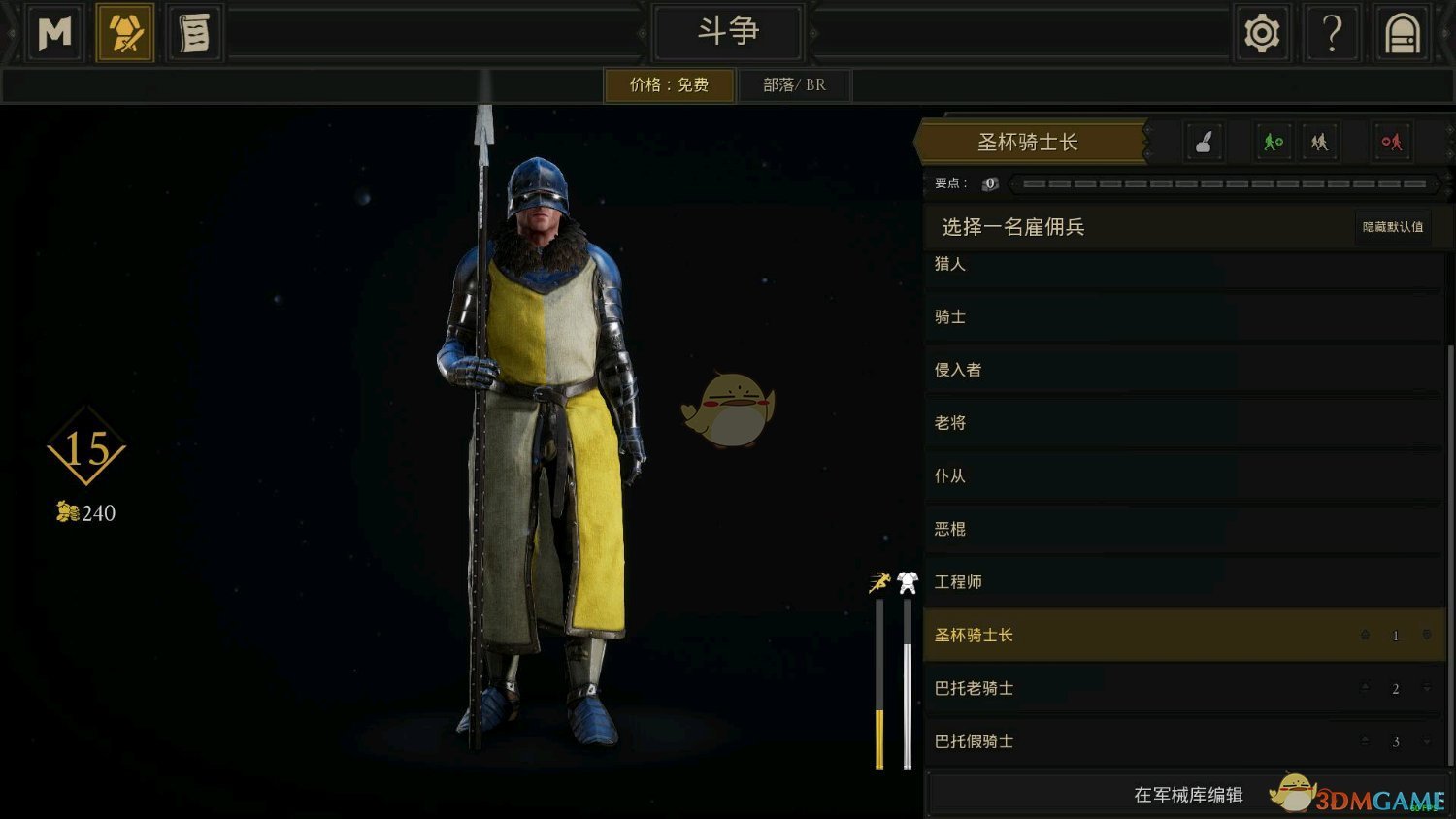1456x819 pixels.
Task: Open the M main menu icon
Action: tap(54, 33)
